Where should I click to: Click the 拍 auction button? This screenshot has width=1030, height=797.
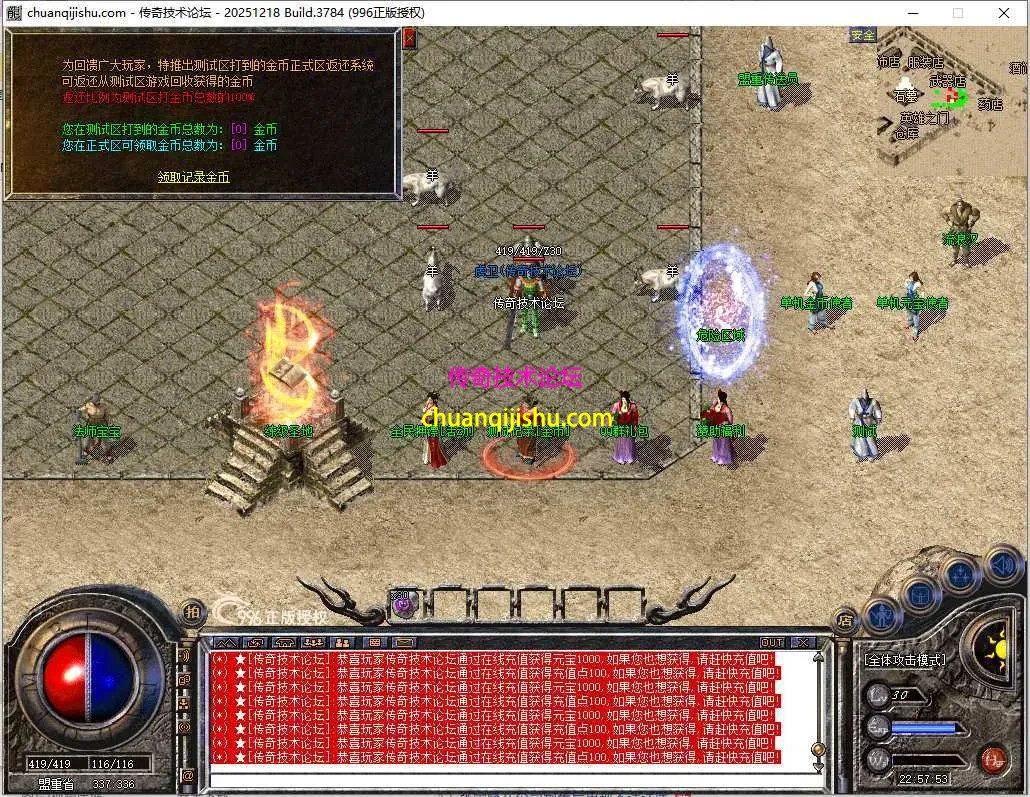pyautogui.click(x=193, y=610)
